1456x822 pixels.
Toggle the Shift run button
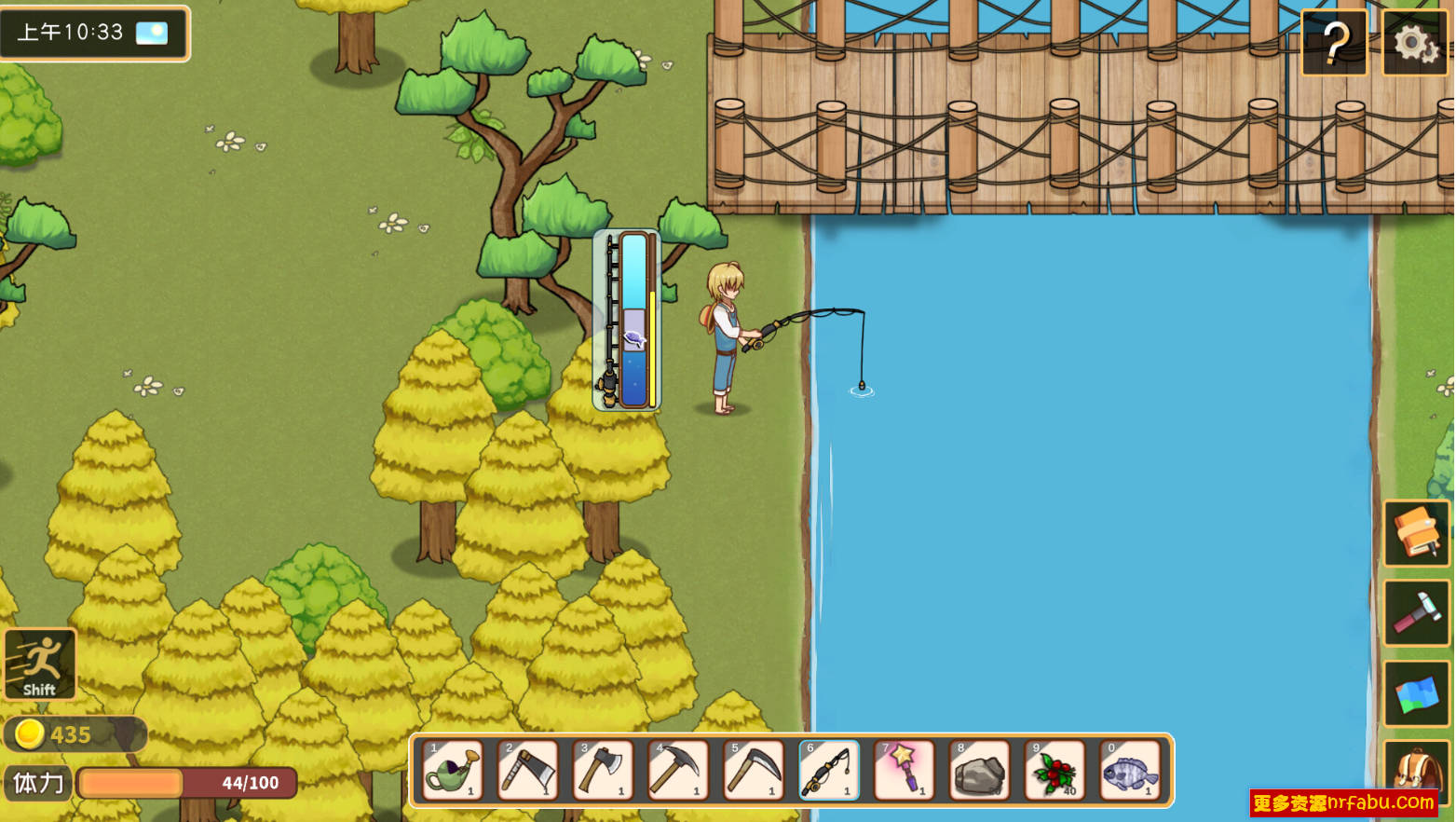(x=39, y=664)
